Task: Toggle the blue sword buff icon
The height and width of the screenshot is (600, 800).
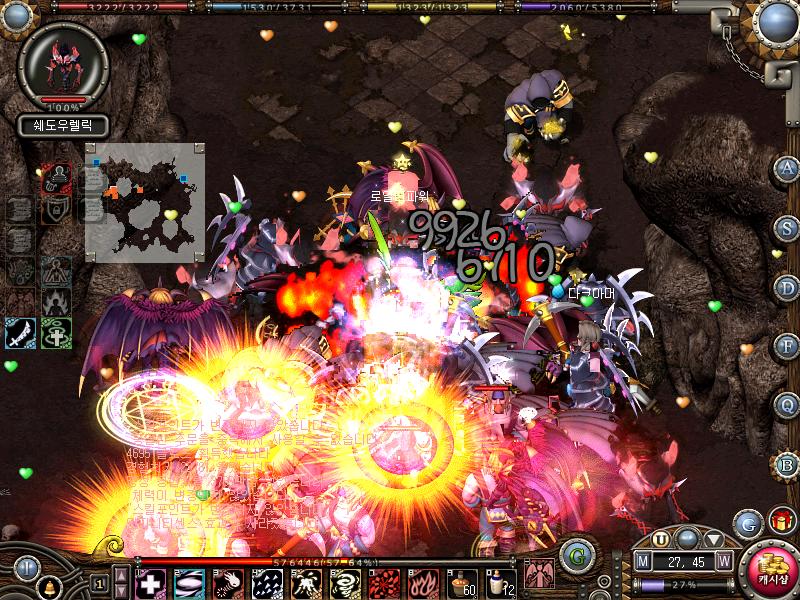Action: (21, 334)
